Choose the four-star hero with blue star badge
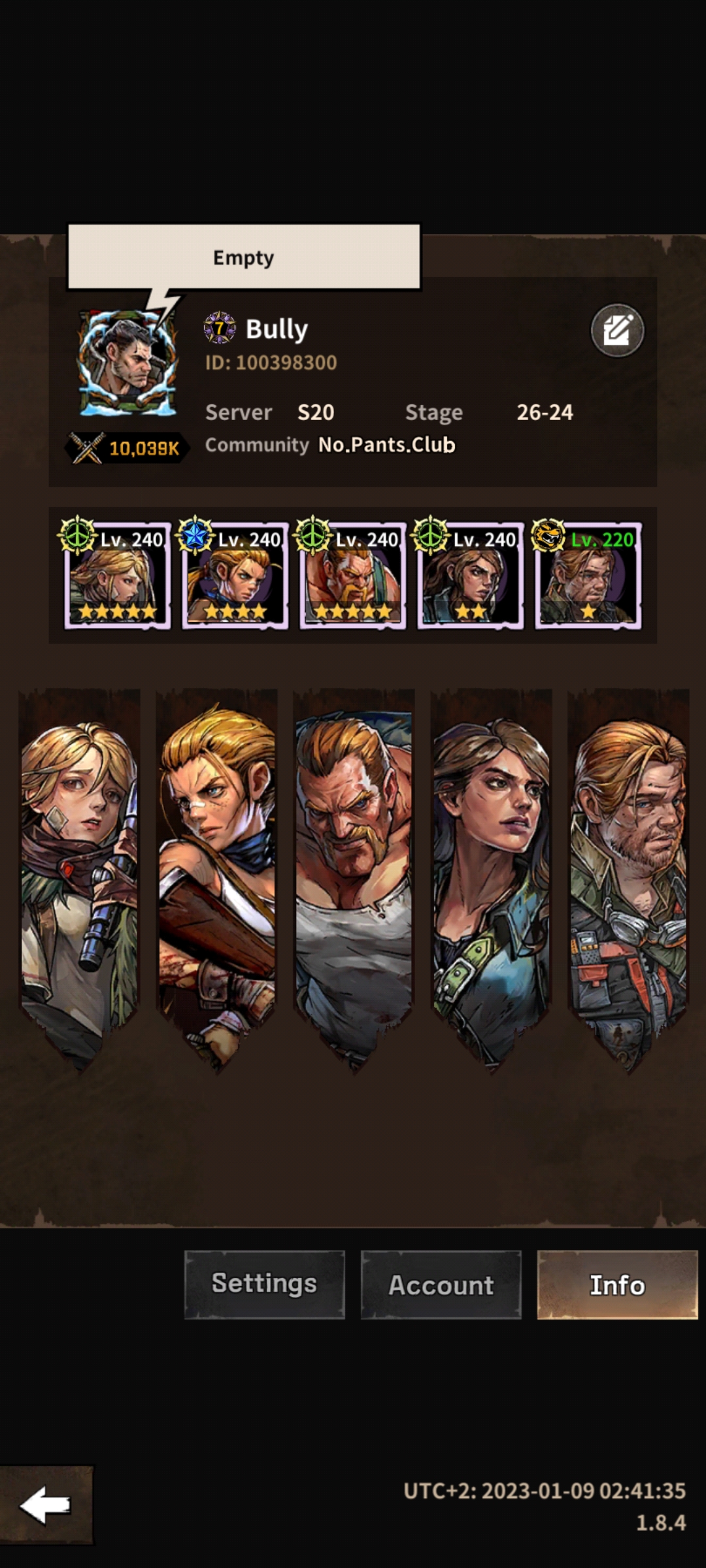The width and height of the screenshot is (706, 1568). click(235, 576)
